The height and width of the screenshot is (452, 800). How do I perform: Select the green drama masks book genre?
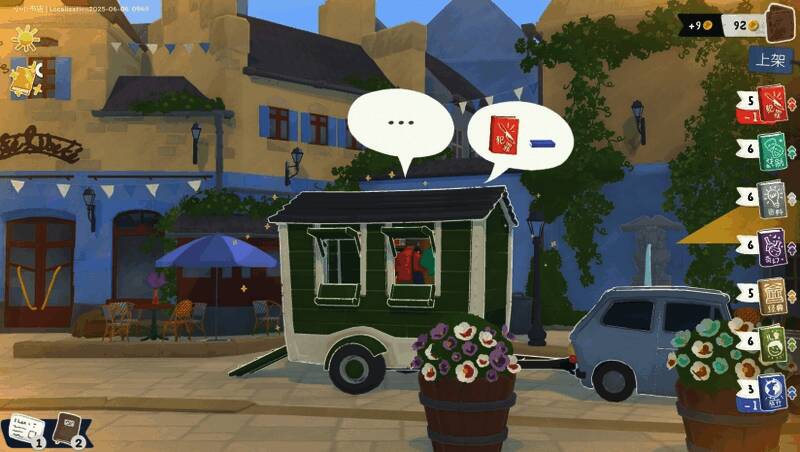(771, 148)
